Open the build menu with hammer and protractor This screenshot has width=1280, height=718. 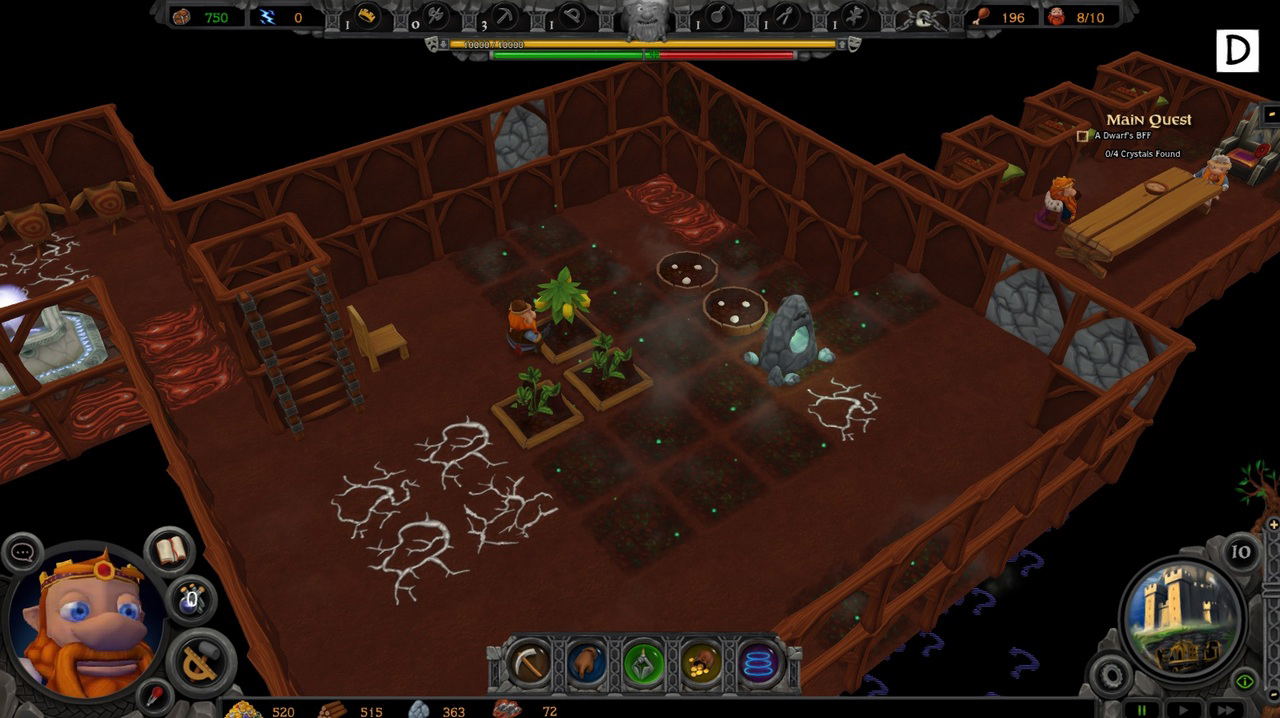coord(201,661)
